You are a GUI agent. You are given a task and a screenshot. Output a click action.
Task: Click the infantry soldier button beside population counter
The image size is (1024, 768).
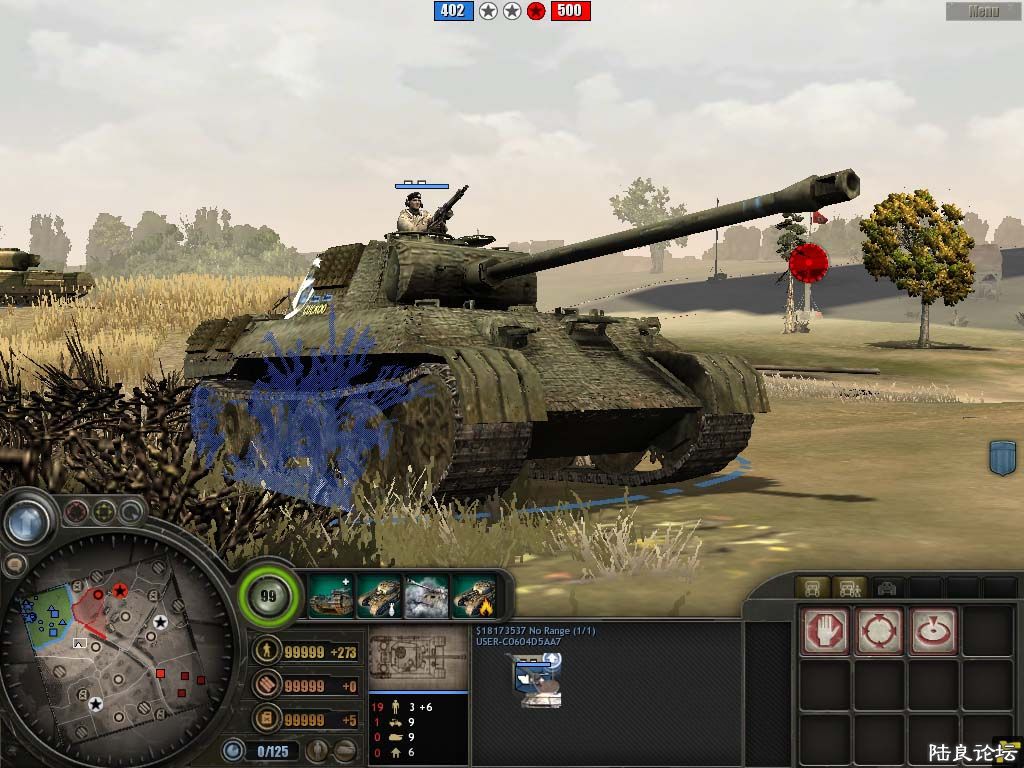(x=319, y=750)
